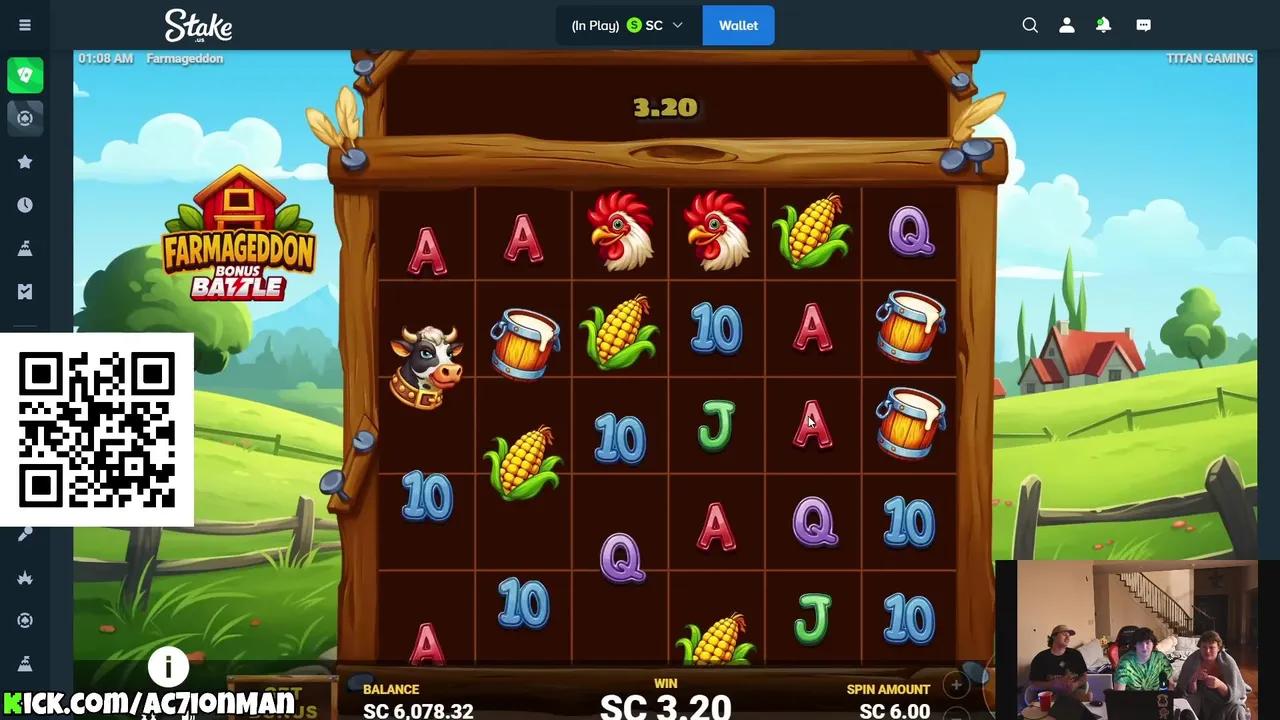Viewport: 1280px width, 720px height.
Task: Open the Wallet
Action: pyautogui.click(x=738, y=25)
